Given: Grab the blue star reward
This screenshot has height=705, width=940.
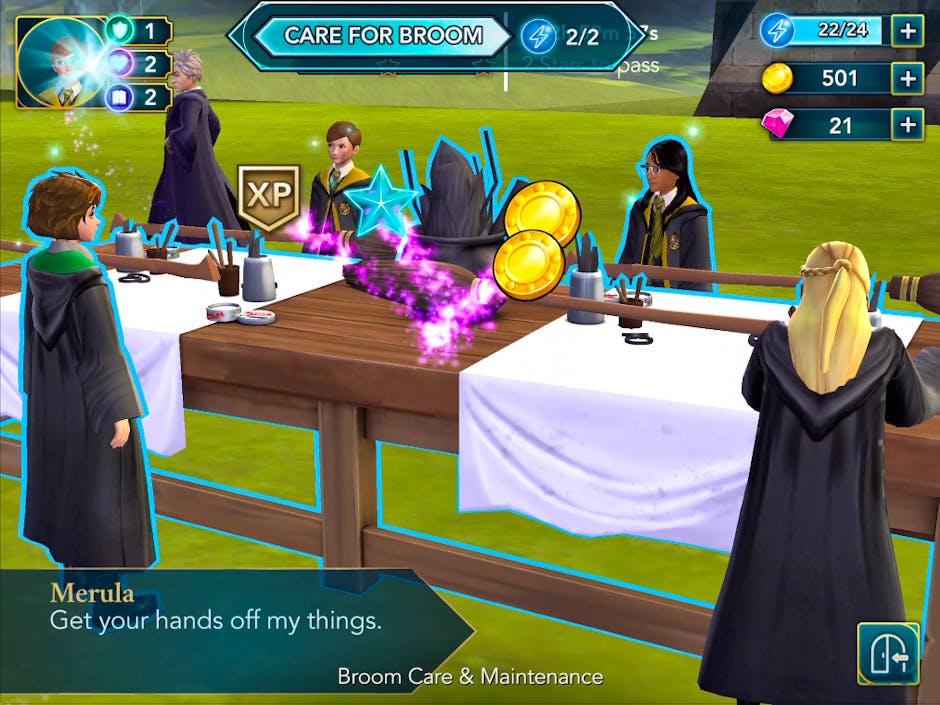Looking at the screenshot, I should pyautogui.click(x=381, y=201).
